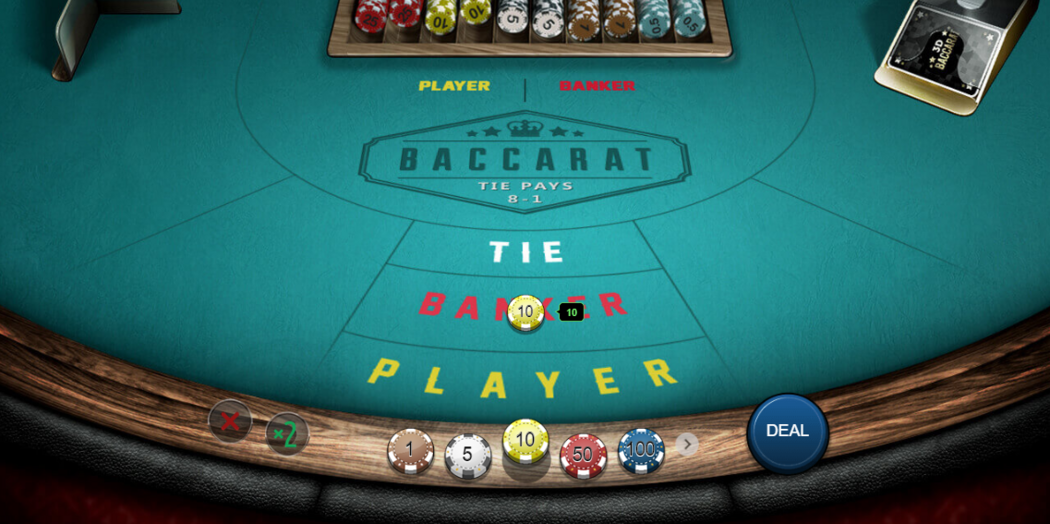The height and width of the screenshot is (524, 1050).
Task: Choose the white 5 chip
Action: pos(467,455)
